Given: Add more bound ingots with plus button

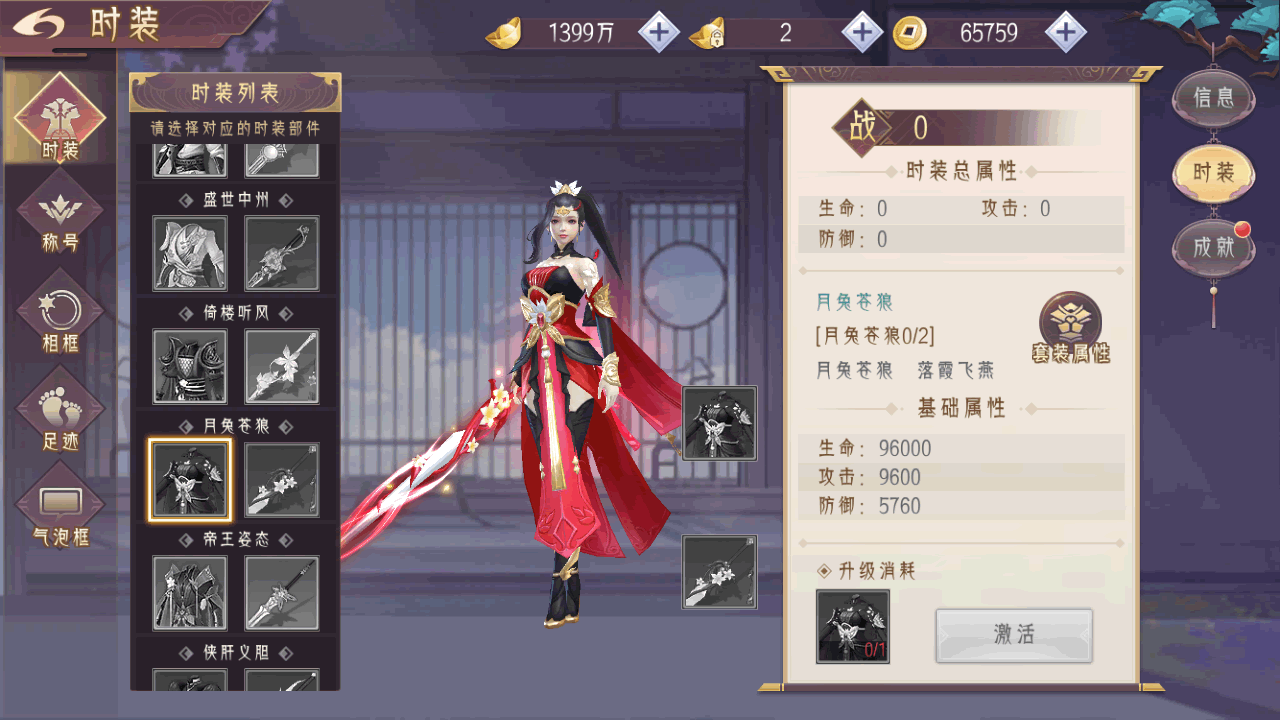Looking at the screenshot, I should [862, 33].
